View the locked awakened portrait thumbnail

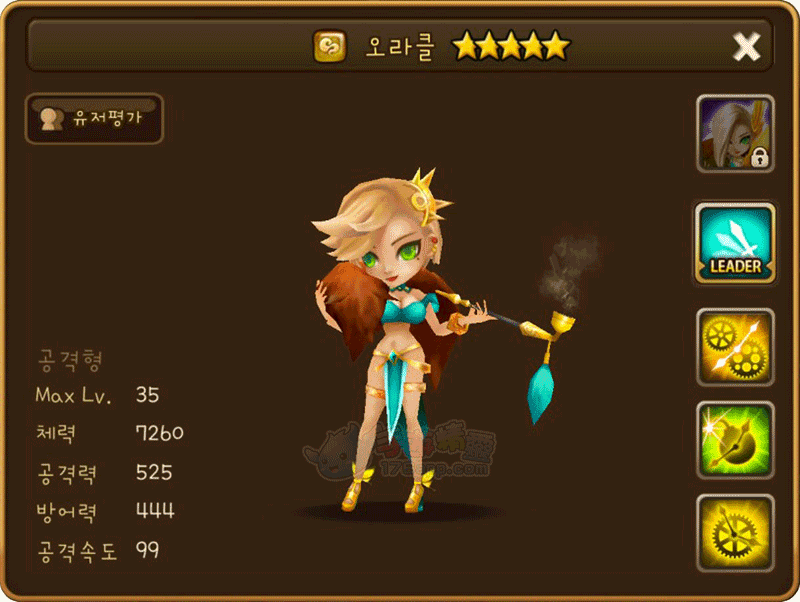(735, 134)
